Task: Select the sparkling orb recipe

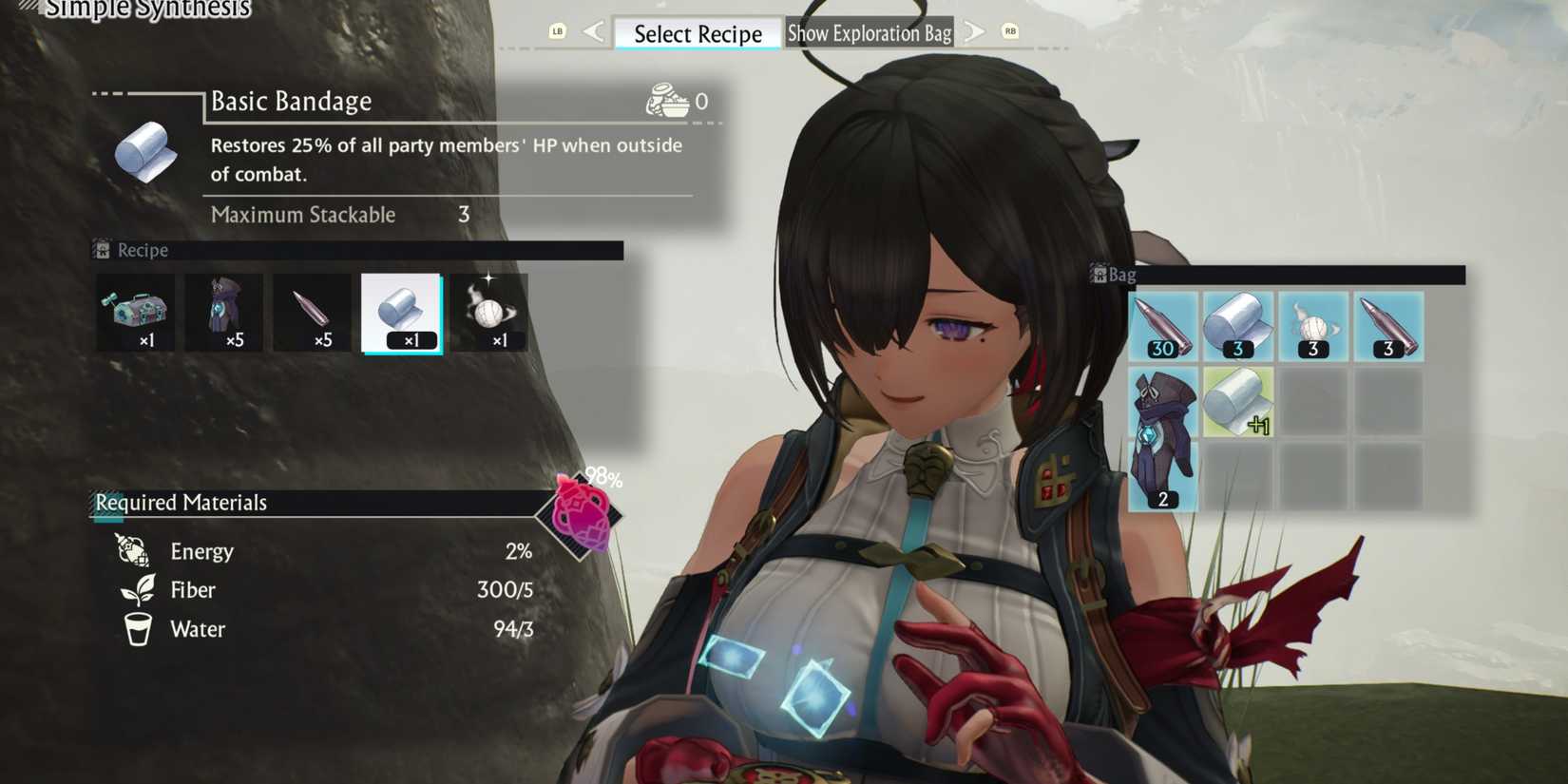Action: (x=492, y=311)
